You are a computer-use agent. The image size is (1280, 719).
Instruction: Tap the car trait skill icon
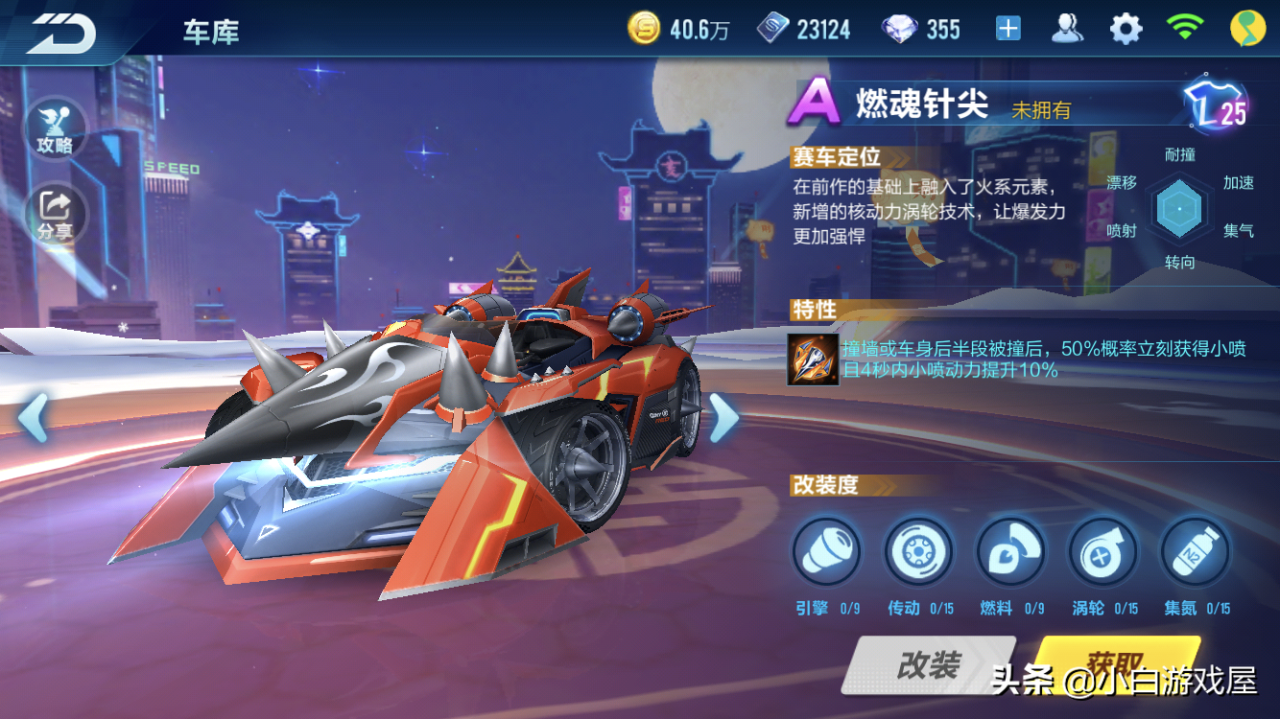point(812,358)
